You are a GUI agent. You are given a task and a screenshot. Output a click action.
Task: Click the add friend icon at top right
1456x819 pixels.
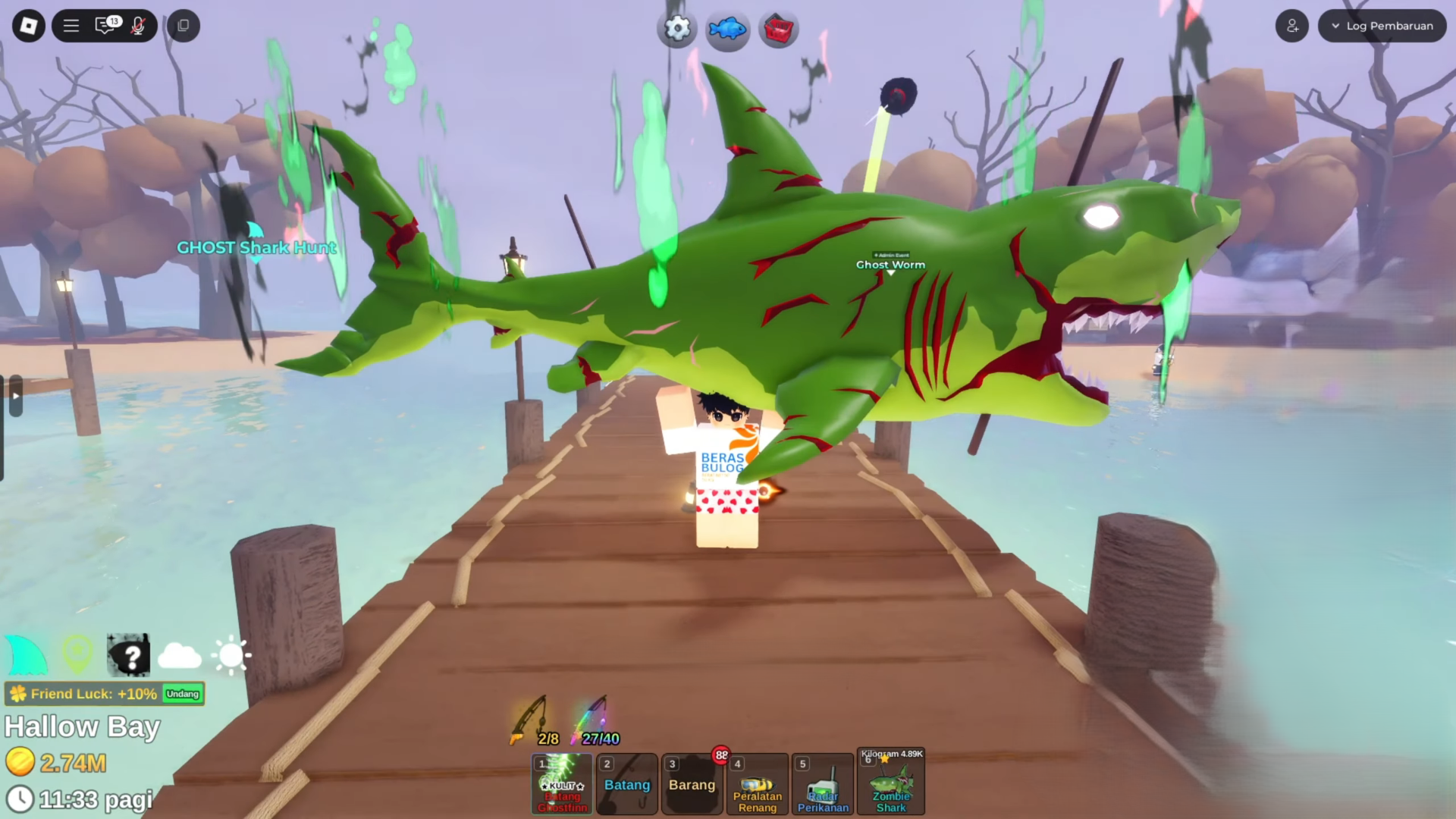(x=1292, y=25)
